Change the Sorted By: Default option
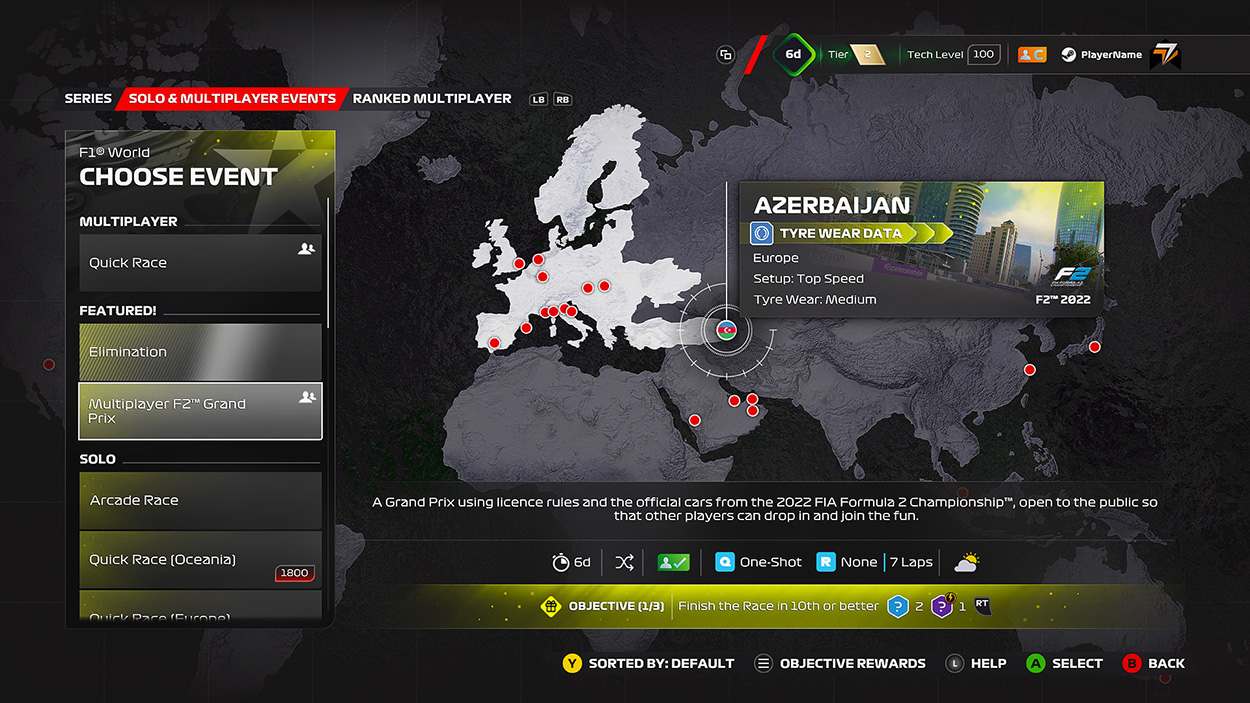The width and height of the screenshot is (1250, 703). click(649, 663)
